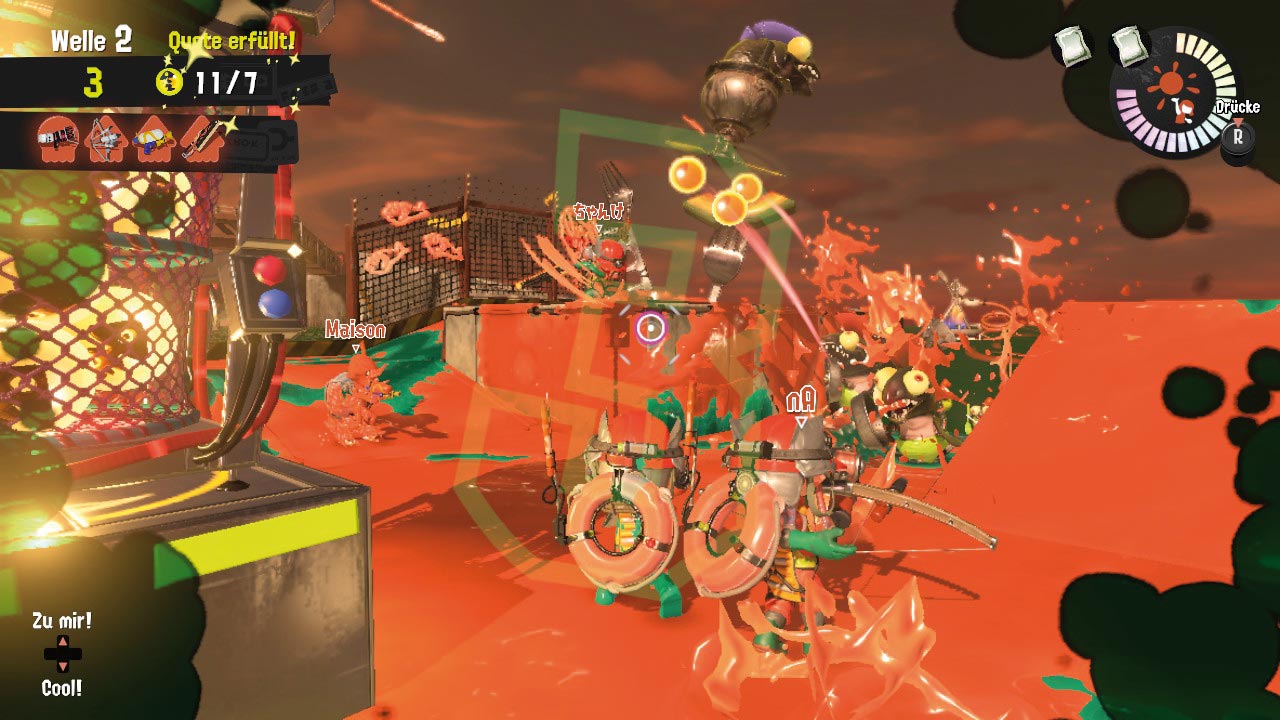This screenshot has height=720, width=1280.
Task: Click the yellow and blue shooter weapon icon
Action: click(x=154, y=140)
